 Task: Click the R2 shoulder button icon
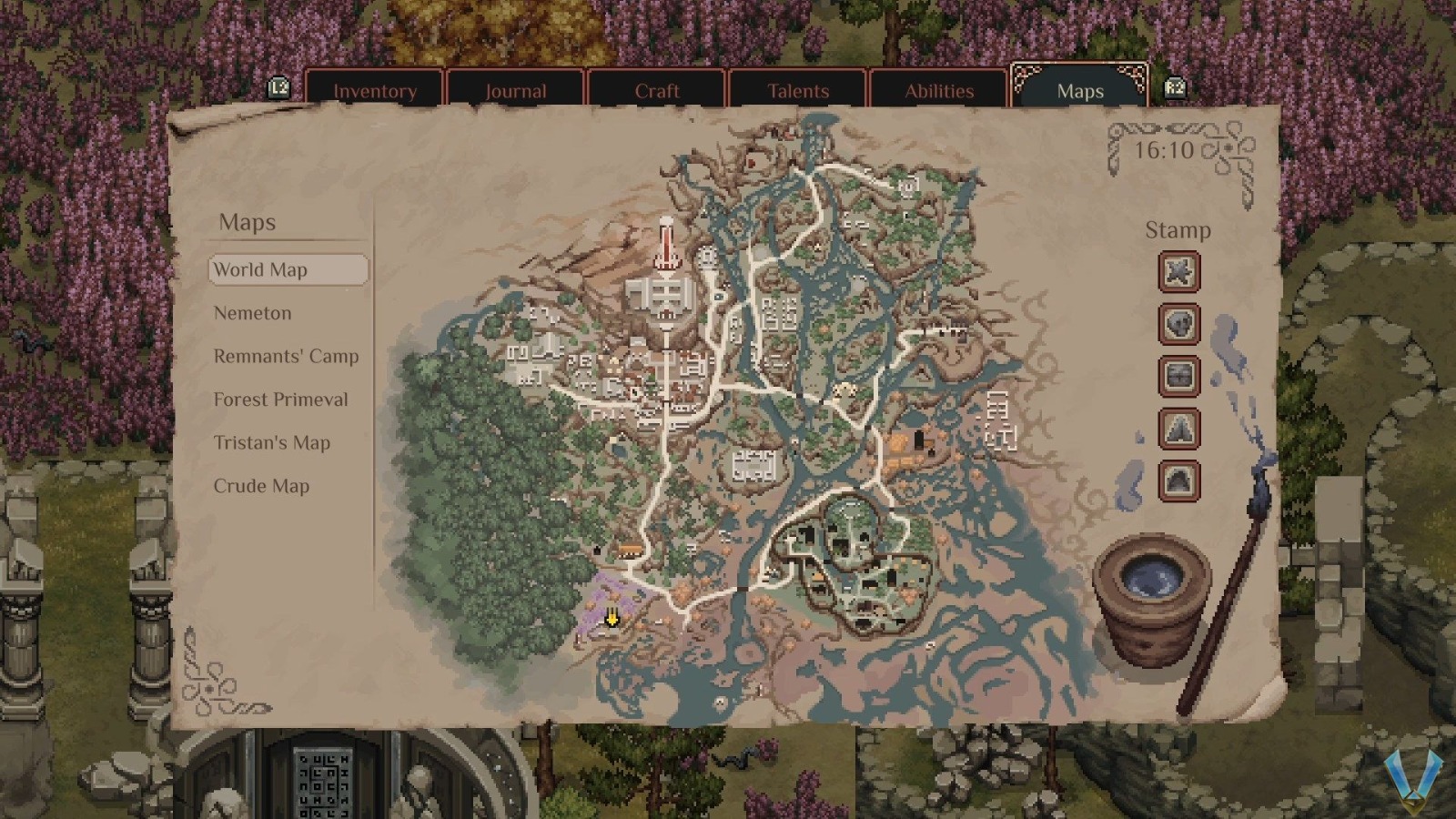pyautogui.click(x=1178, y=88)
